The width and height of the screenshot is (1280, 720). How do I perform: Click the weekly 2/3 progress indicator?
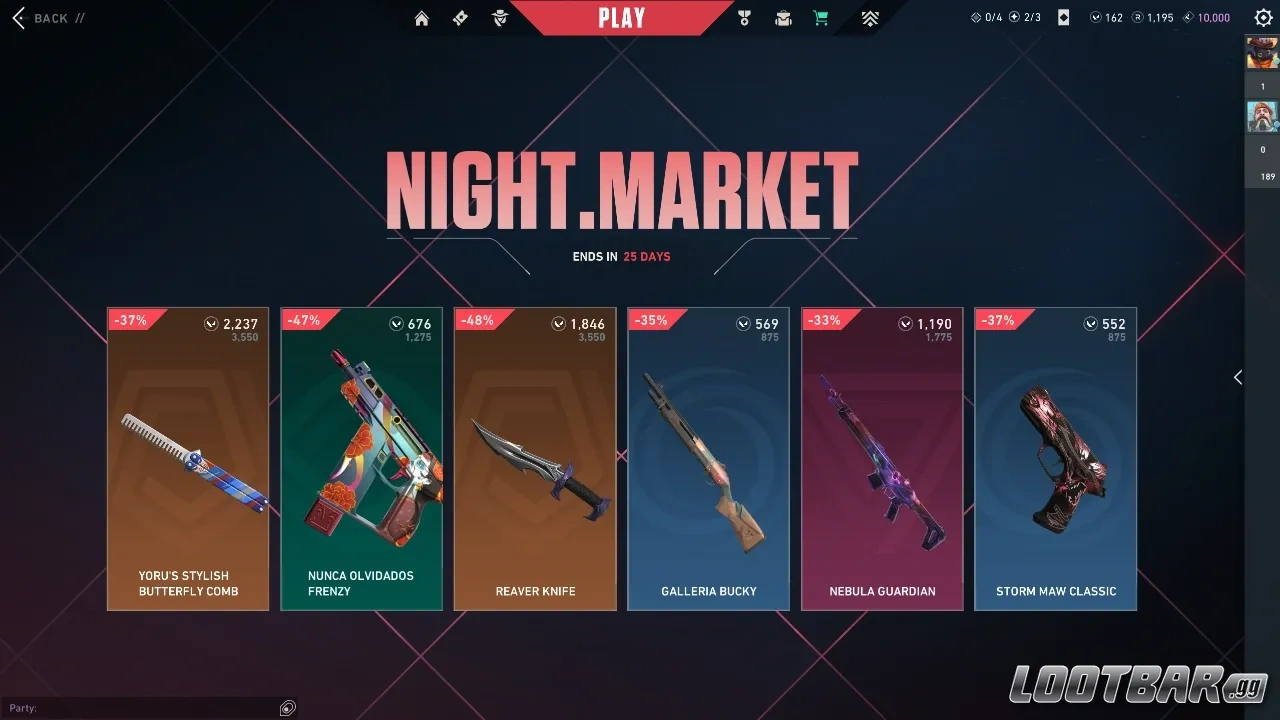[1025, 17]
